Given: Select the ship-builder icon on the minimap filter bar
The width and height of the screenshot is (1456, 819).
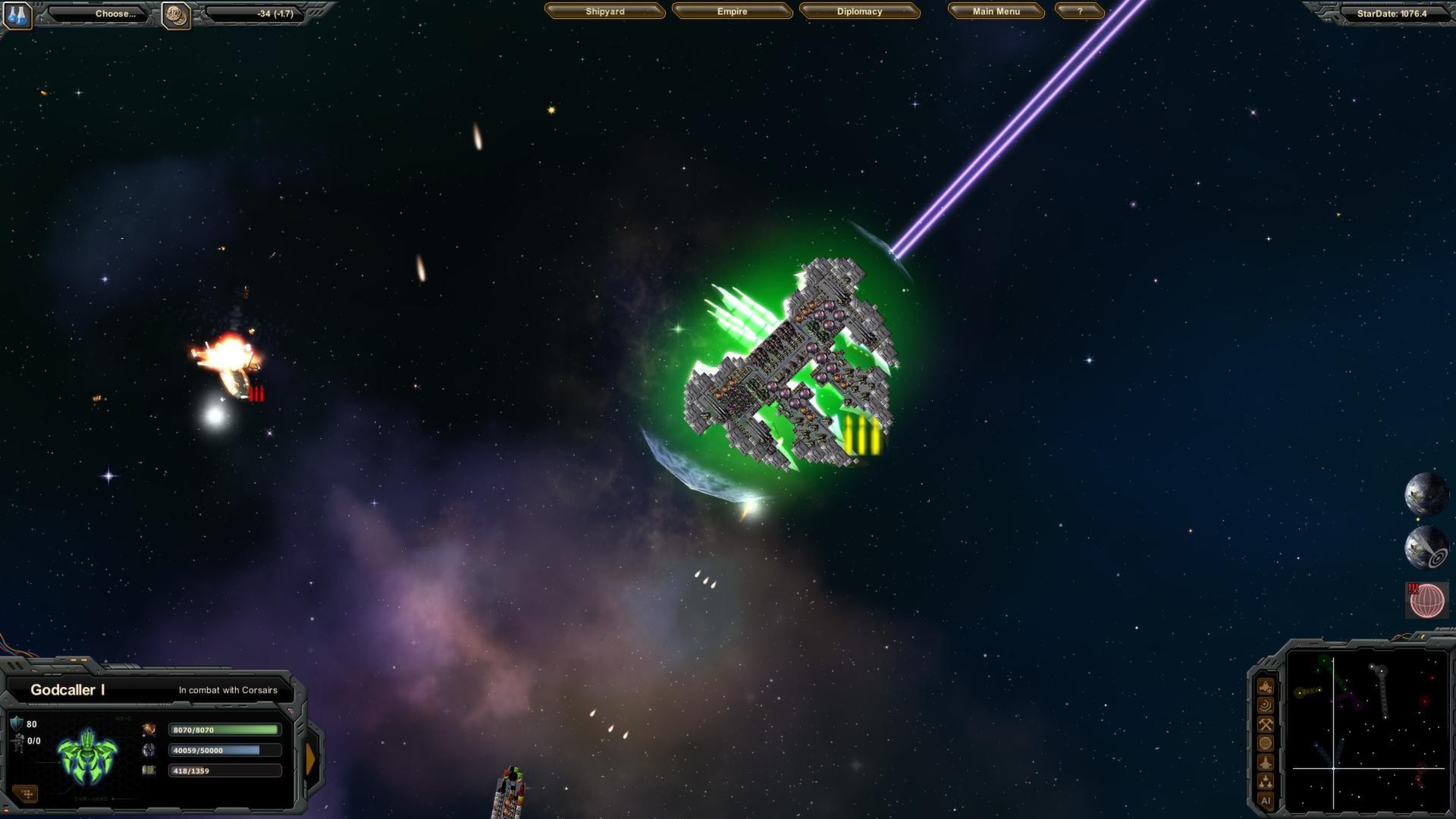Looking at the screenshot, I should (1266, 687).
